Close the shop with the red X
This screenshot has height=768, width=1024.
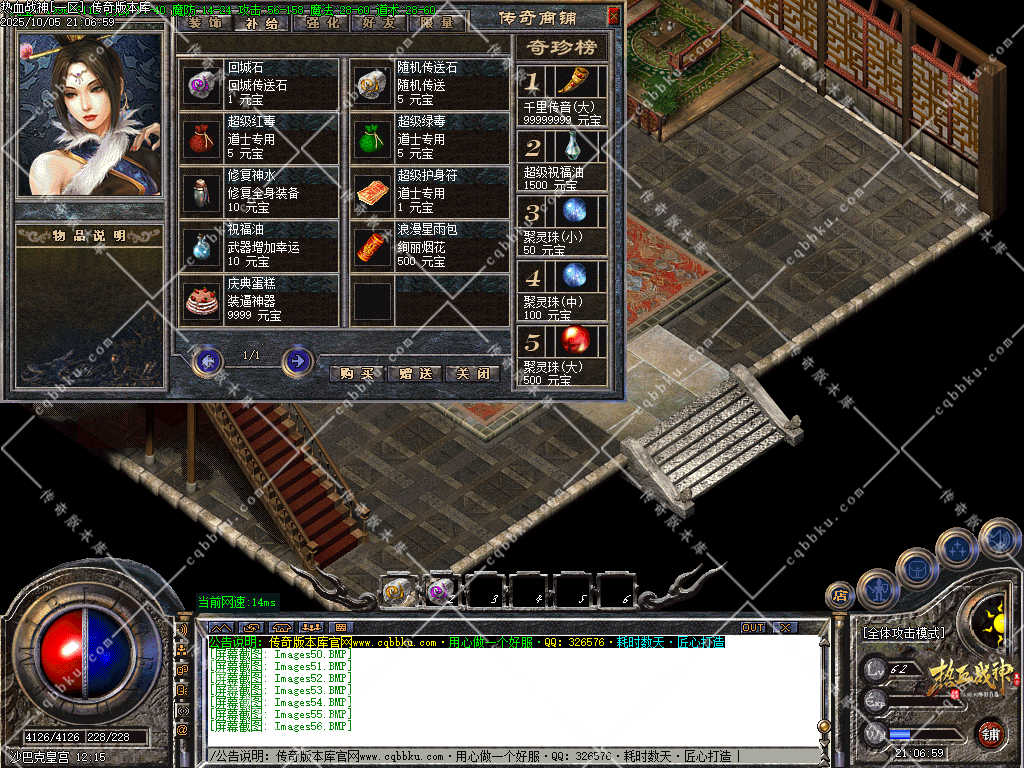(x=613, y=16)
